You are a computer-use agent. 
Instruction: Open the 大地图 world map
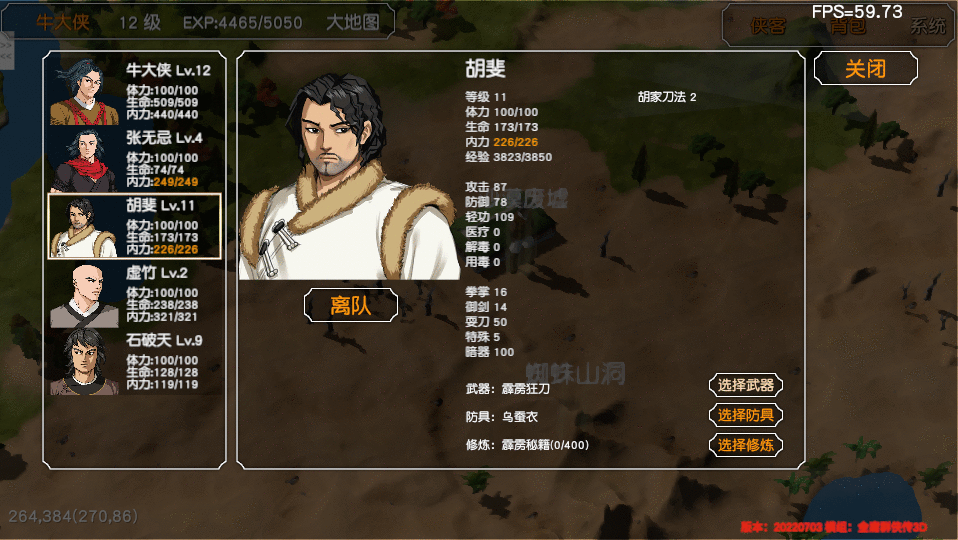[353, 22]
